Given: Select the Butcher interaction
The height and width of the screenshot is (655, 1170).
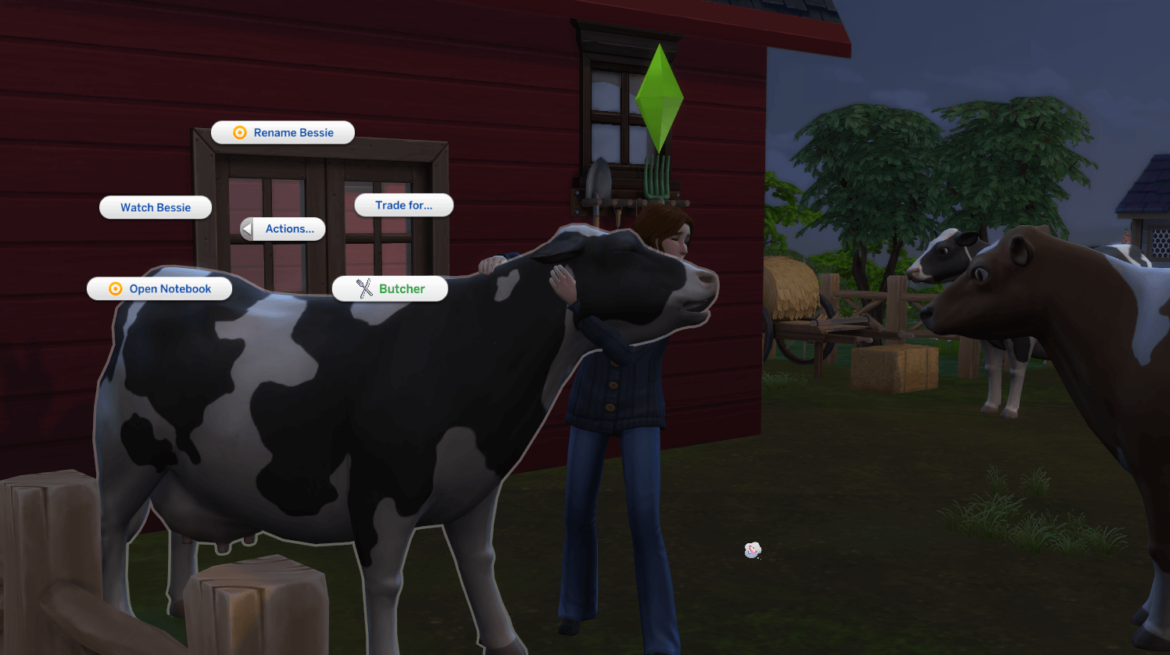Looking at the screenshot, I should pyautogui.click(x=390, y=288).
